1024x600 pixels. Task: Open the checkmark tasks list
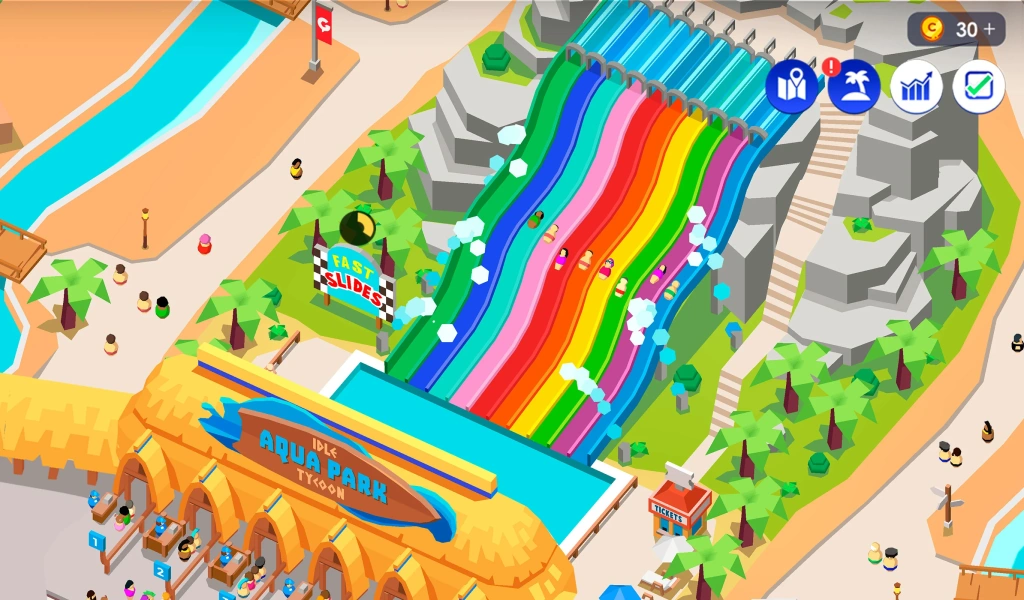[978, 87]
